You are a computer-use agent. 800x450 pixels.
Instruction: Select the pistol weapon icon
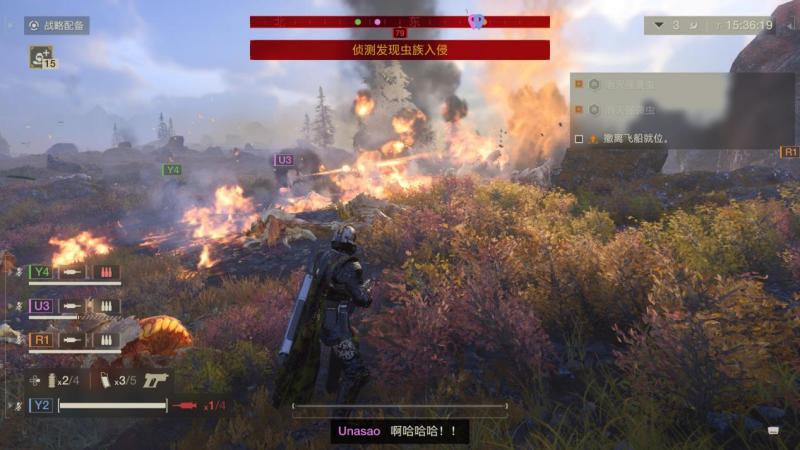156,380
